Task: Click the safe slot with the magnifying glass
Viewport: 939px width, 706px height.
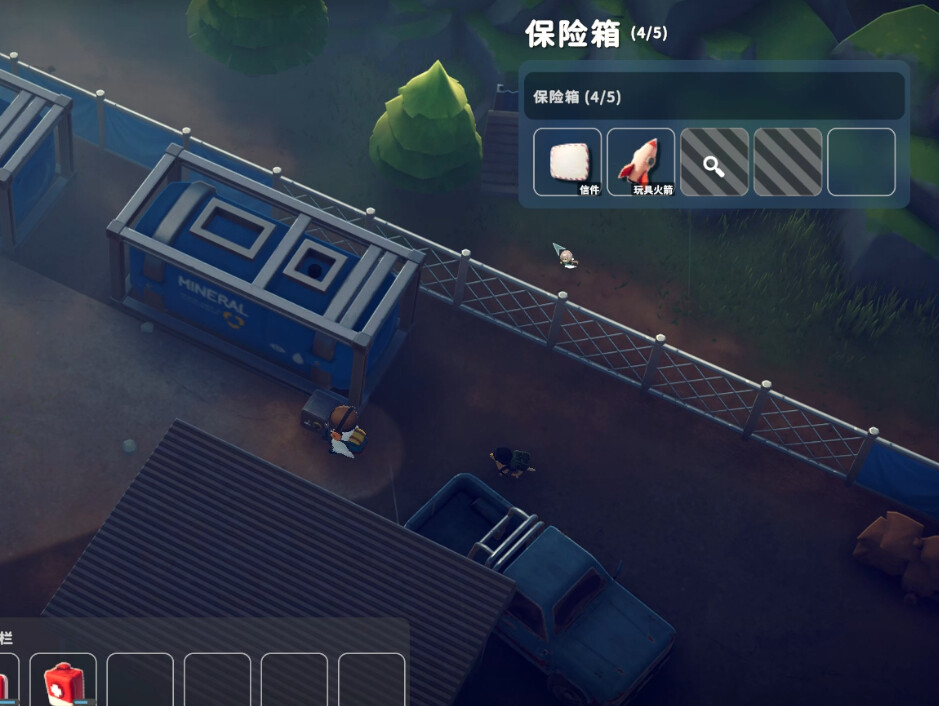Action: click(714, 162)
